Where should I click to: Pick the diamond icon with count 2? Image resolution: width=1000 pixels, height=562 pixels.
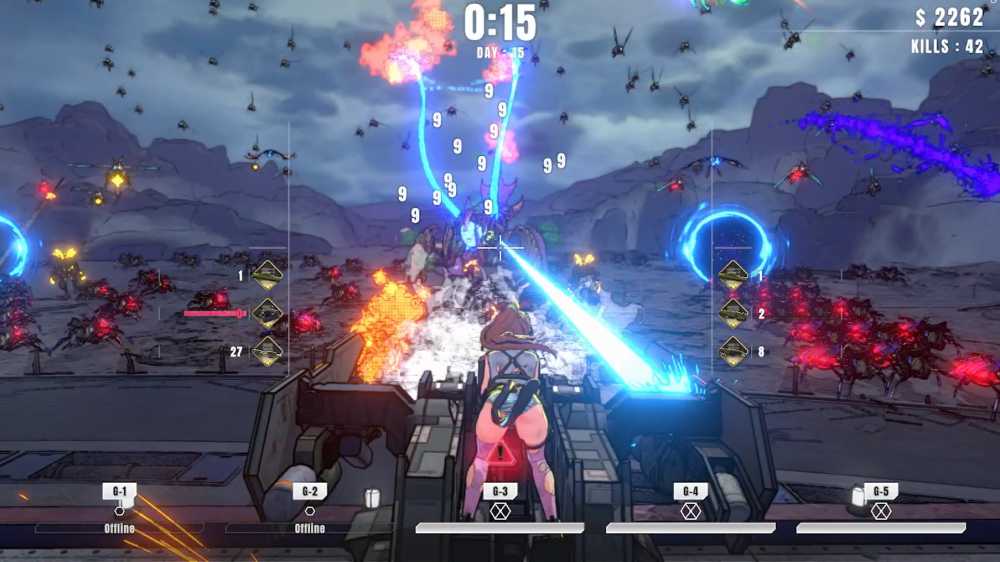(734, 313)
